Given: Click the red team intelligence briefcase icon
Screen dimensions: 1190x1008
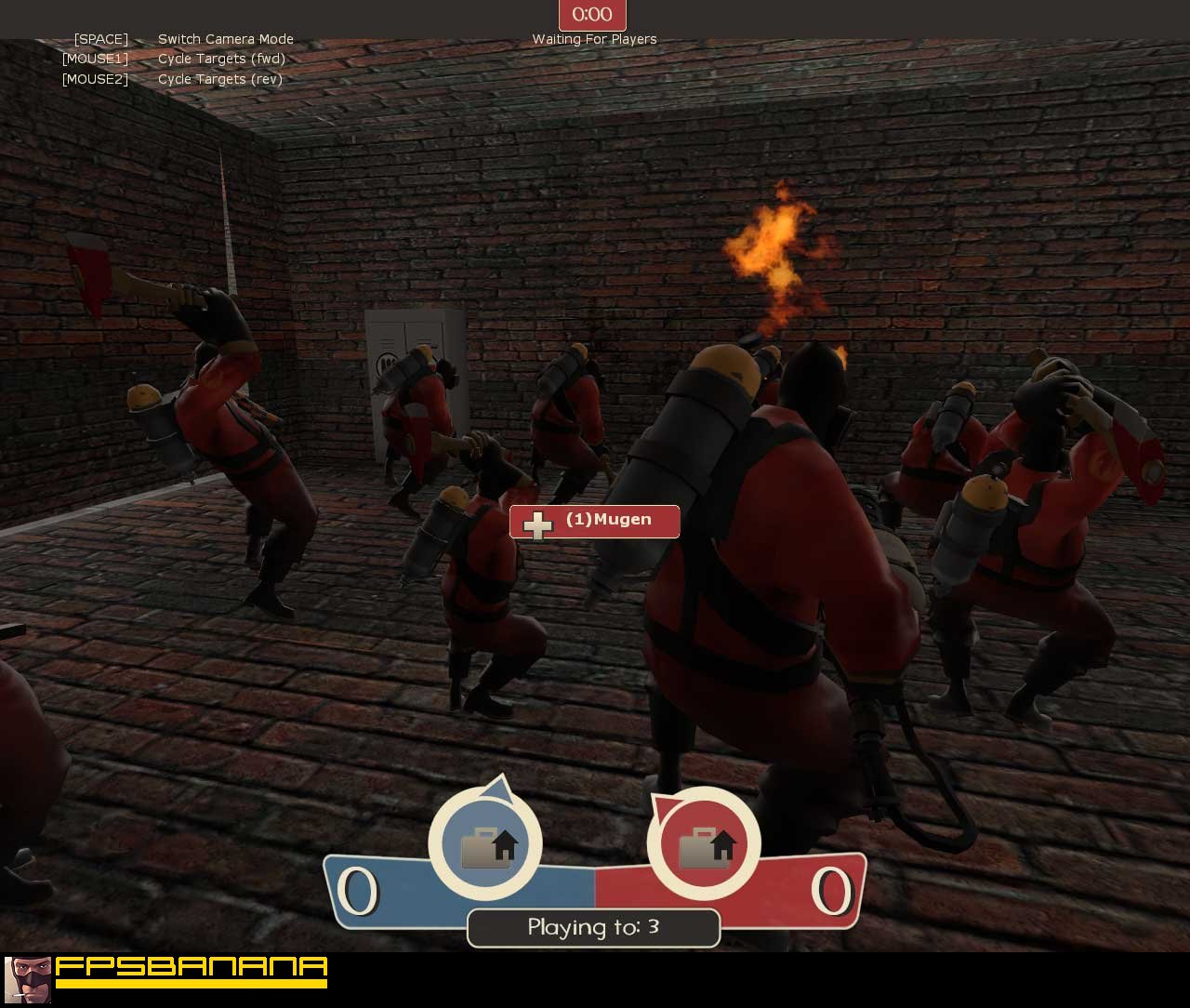Looking at the screenshot, I should (x=704, y=845).
